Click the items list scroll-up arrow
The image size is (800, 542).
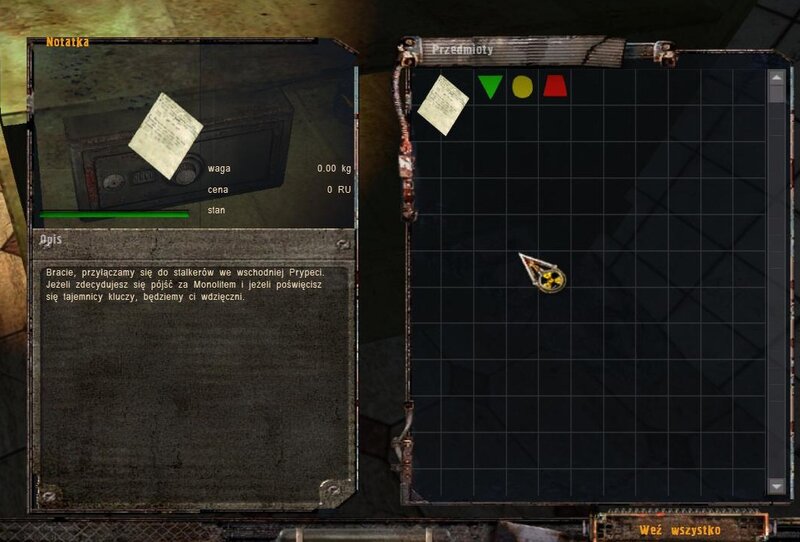777,76
